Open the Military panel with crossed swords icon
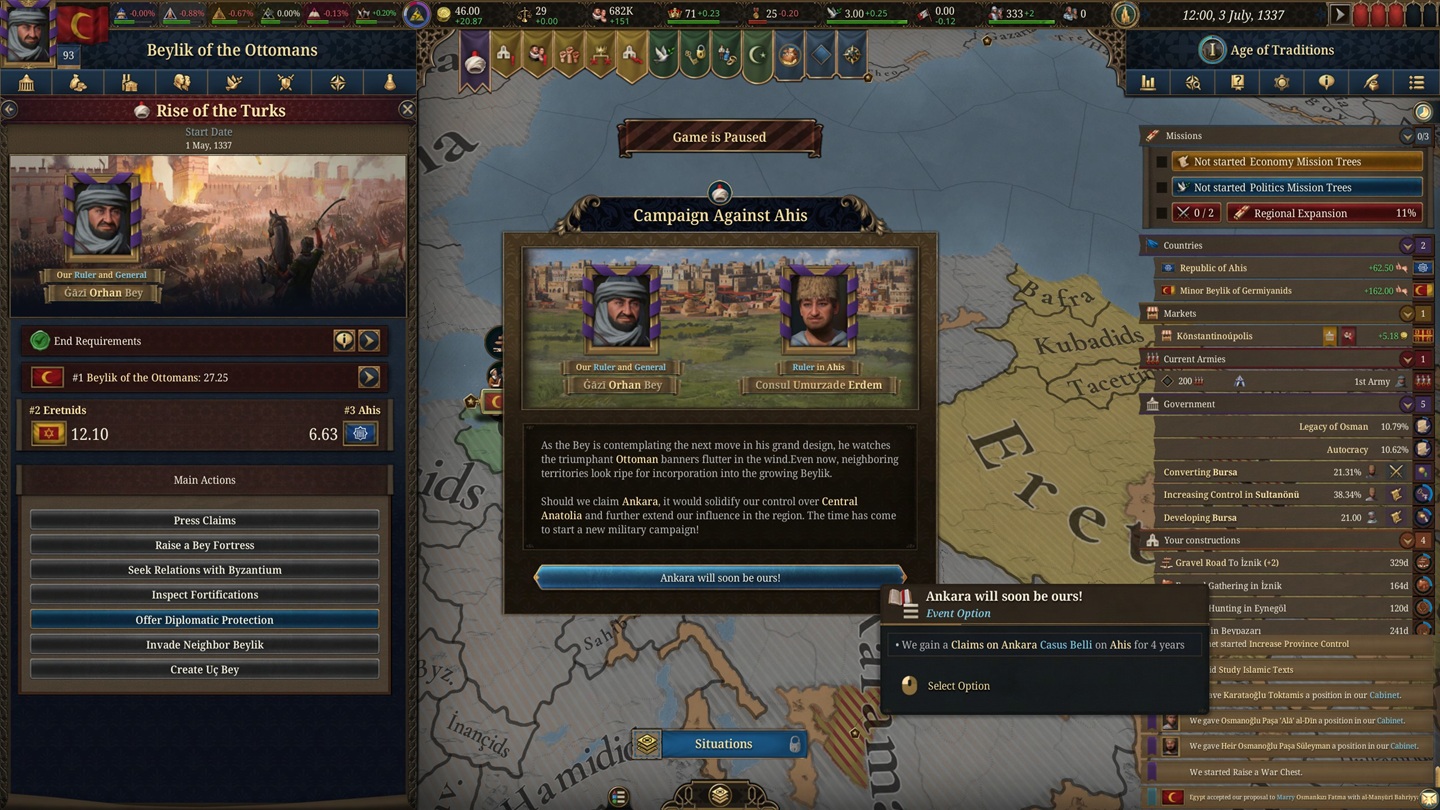 (284, 83)
